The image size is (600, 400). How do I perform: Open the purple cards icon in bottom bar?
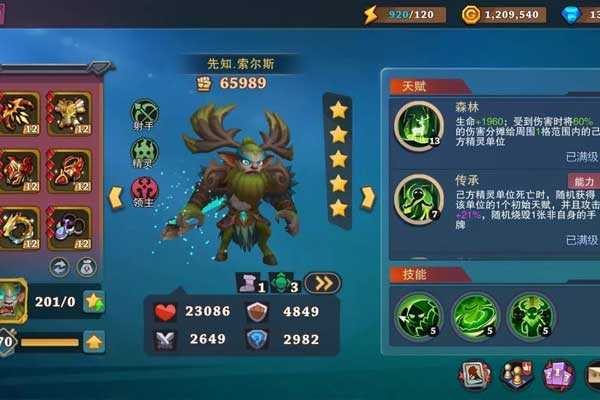558,376
